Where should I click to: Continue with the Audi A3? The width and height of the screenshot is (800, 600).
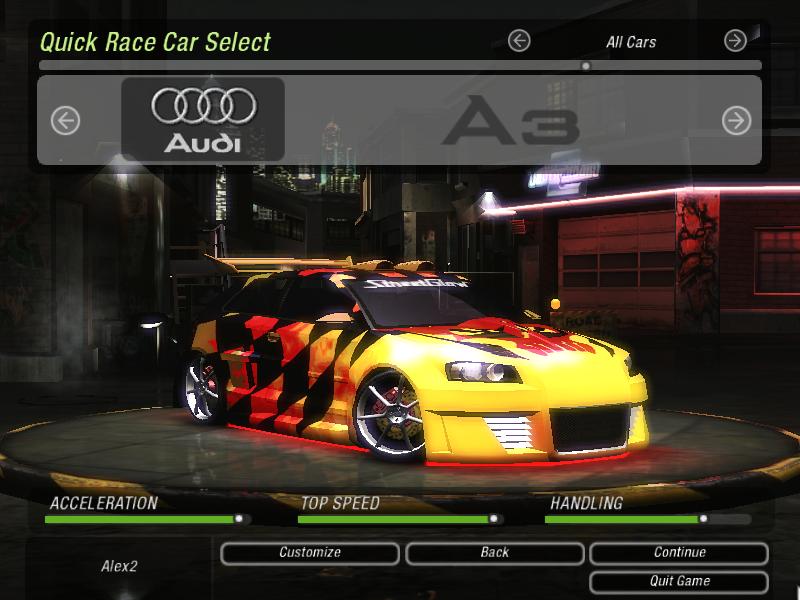point(679,553)
